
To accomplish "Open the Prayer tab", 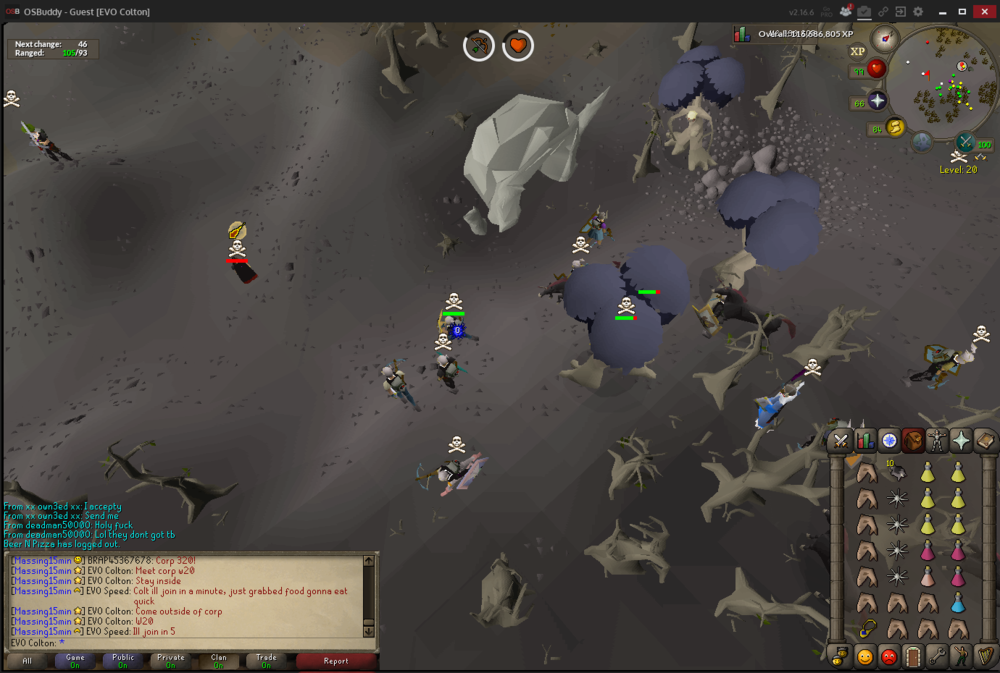I will (x=961, y=440).
